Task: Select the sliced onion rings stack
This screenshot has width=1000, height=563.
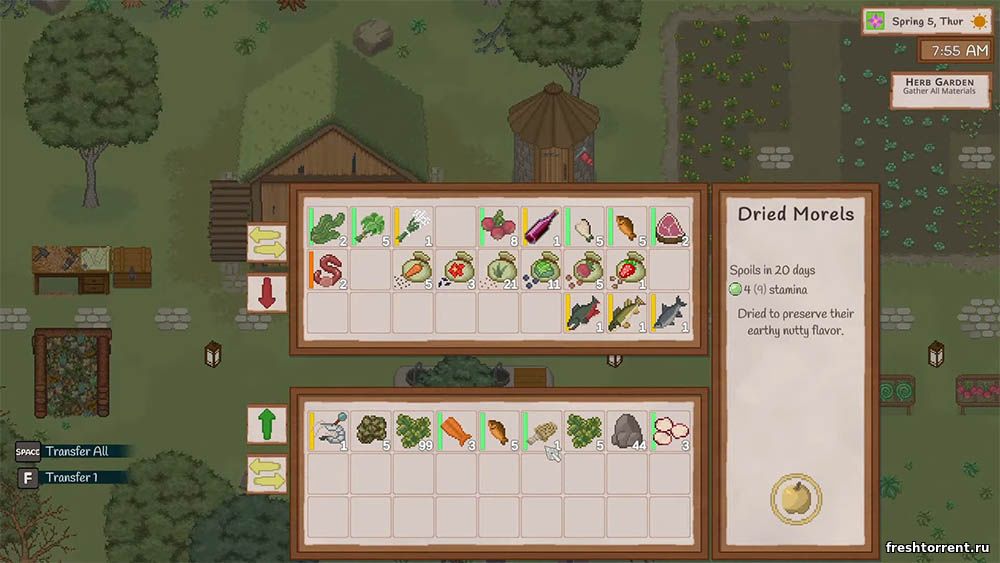Action: [670, 431]
